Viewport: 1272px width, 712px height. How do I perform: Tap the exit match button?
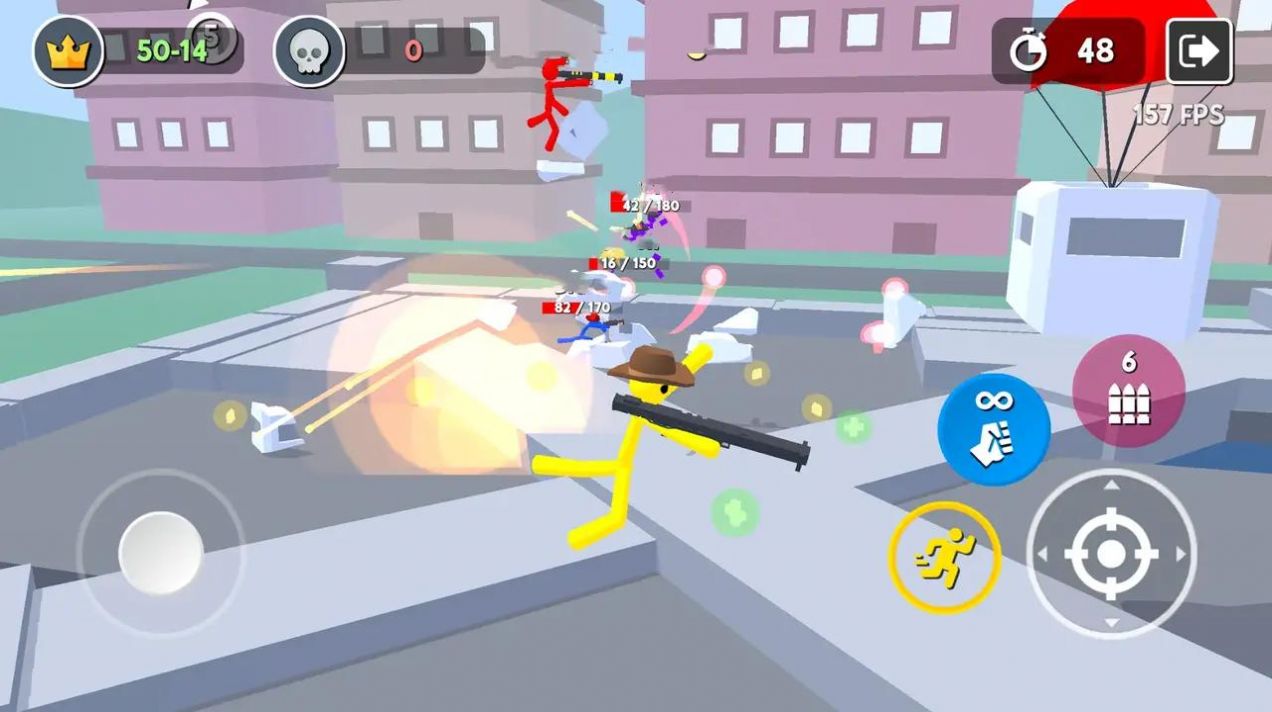click(x=1199, y=51)
